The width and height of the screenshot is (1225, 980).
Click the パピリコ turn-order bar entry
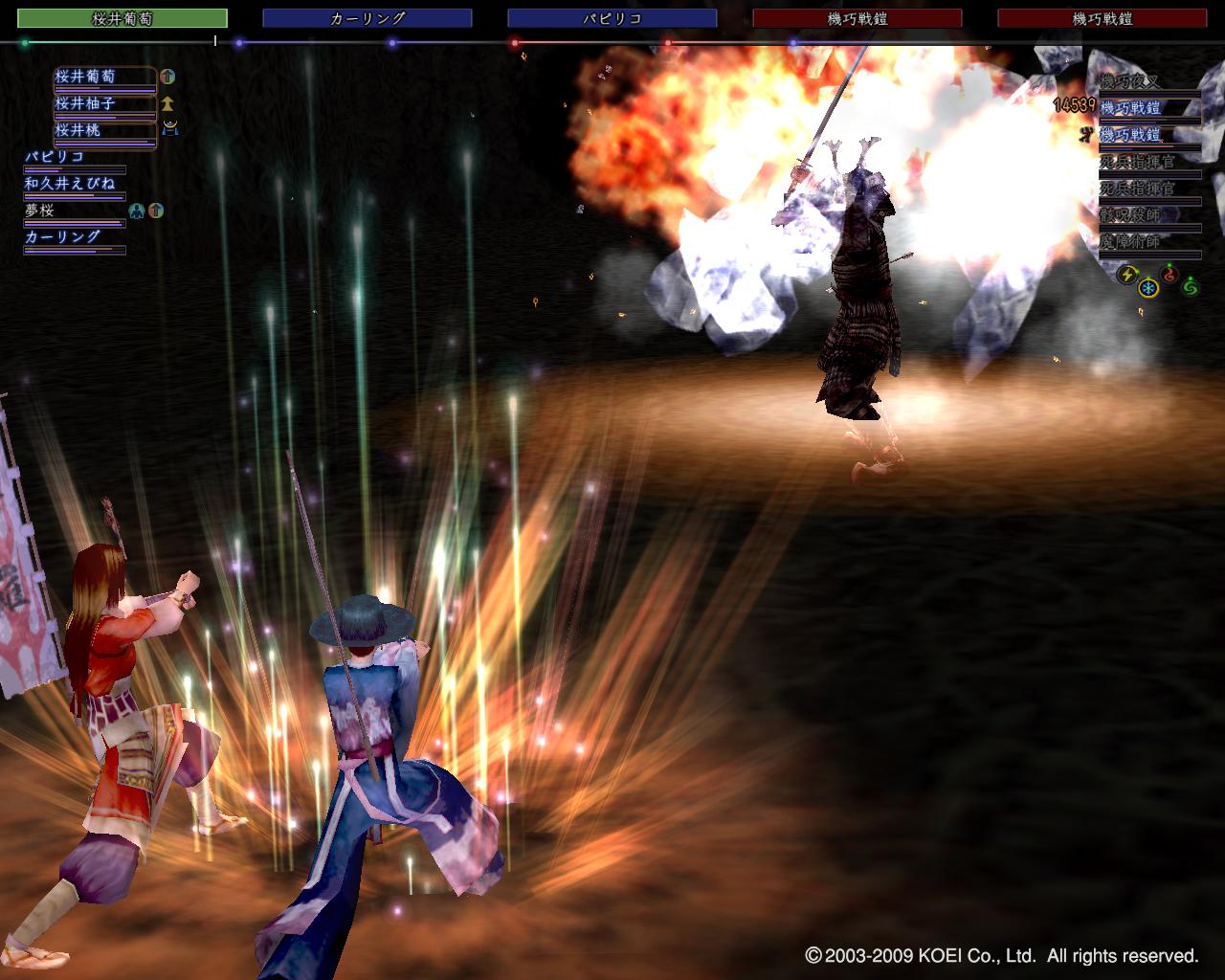click(x=612, y=18)
